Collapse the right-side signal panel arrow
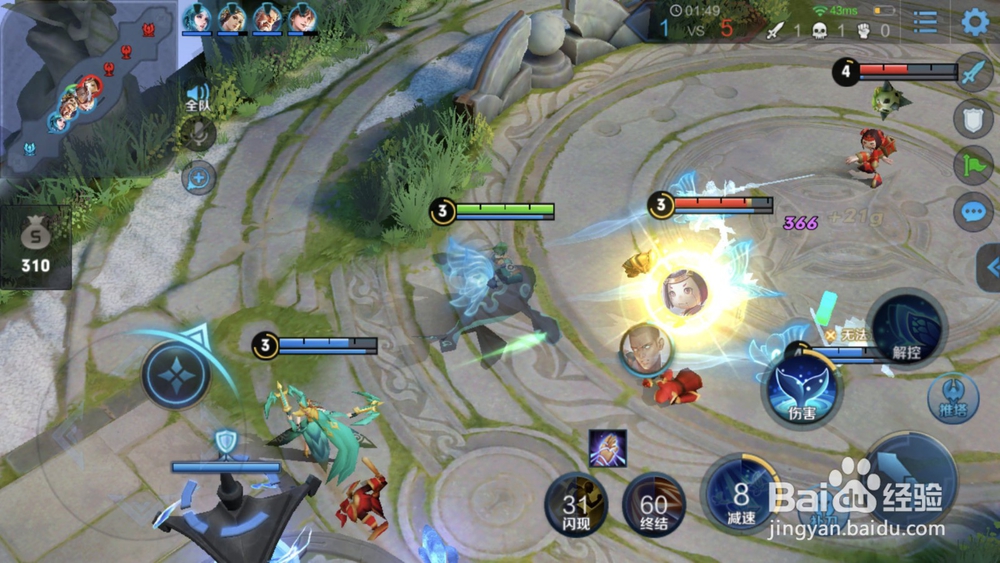 pos(990,267)
